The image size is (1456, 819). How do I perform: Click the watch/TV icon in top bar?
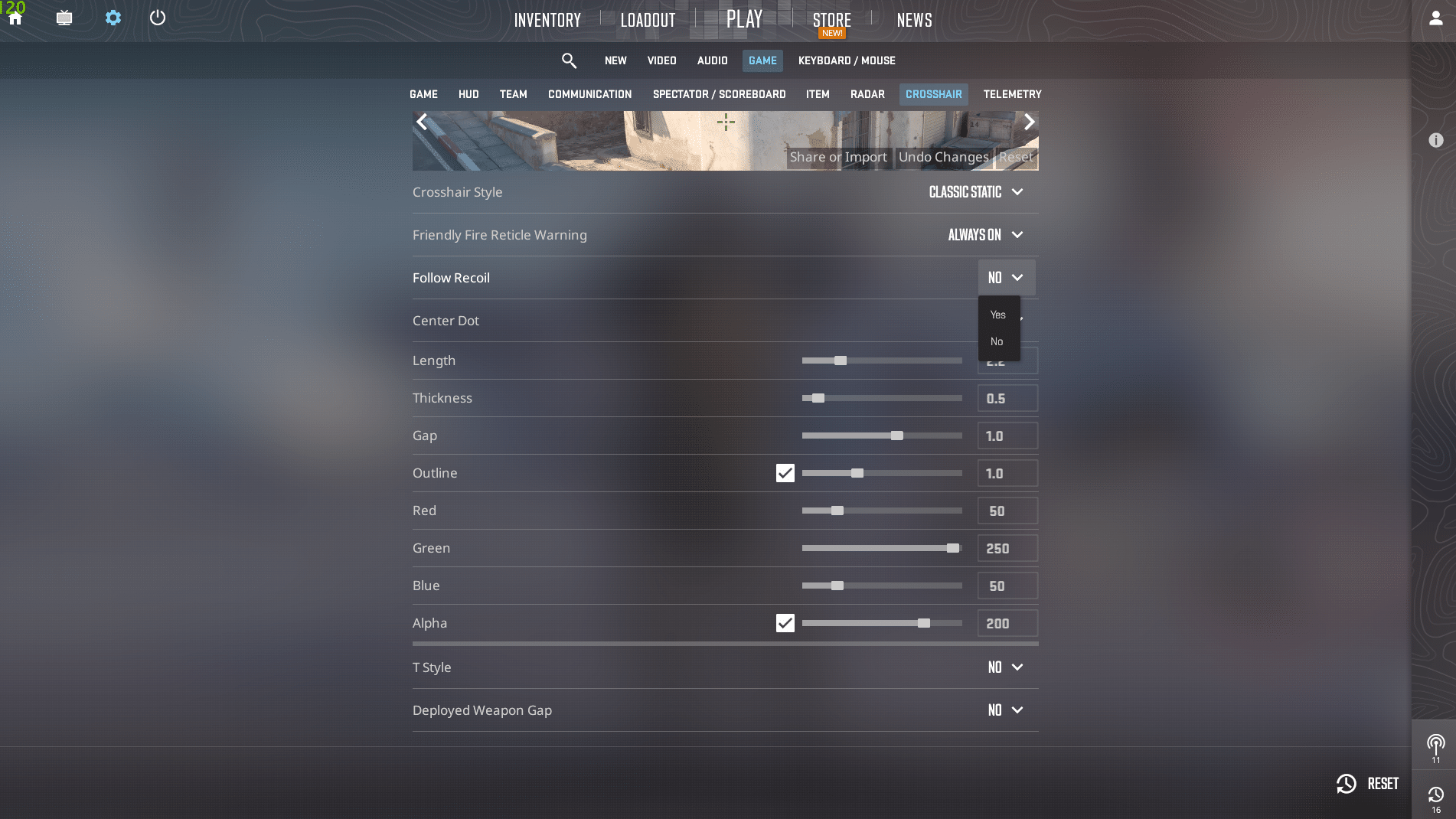64,17
